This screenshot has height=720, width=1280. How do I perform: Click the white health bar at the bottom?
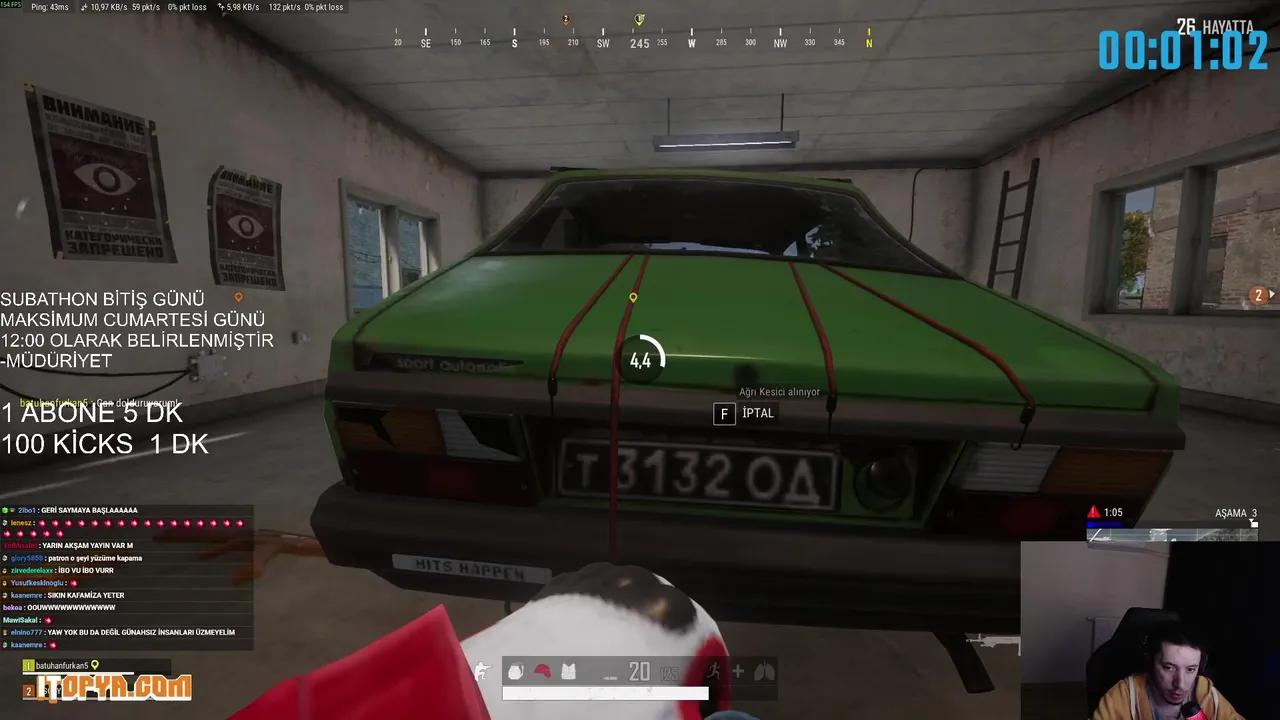click(605, 692)
